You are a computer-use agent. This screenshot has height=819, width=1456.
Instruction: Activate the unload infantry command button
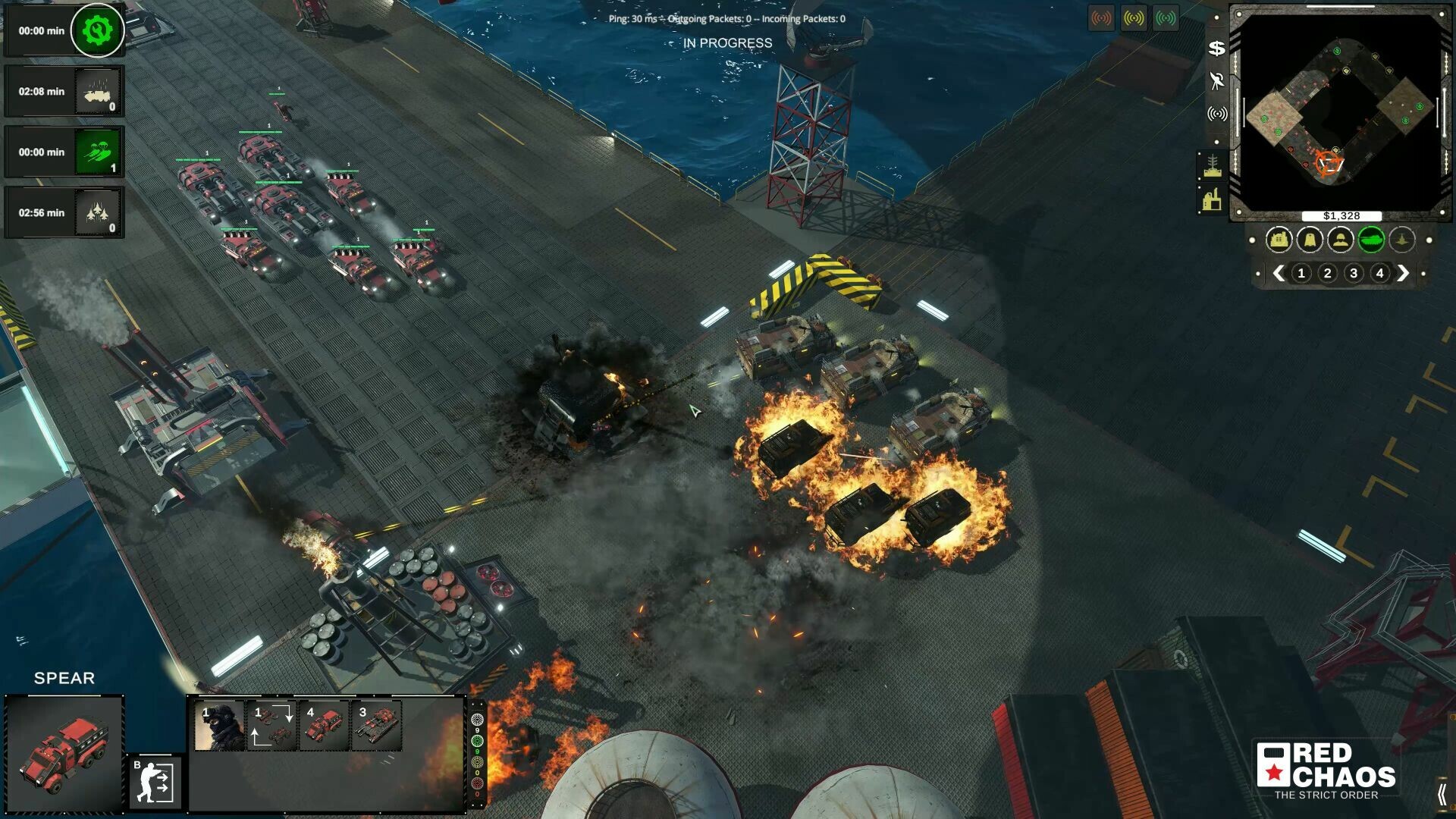(156, 783)
